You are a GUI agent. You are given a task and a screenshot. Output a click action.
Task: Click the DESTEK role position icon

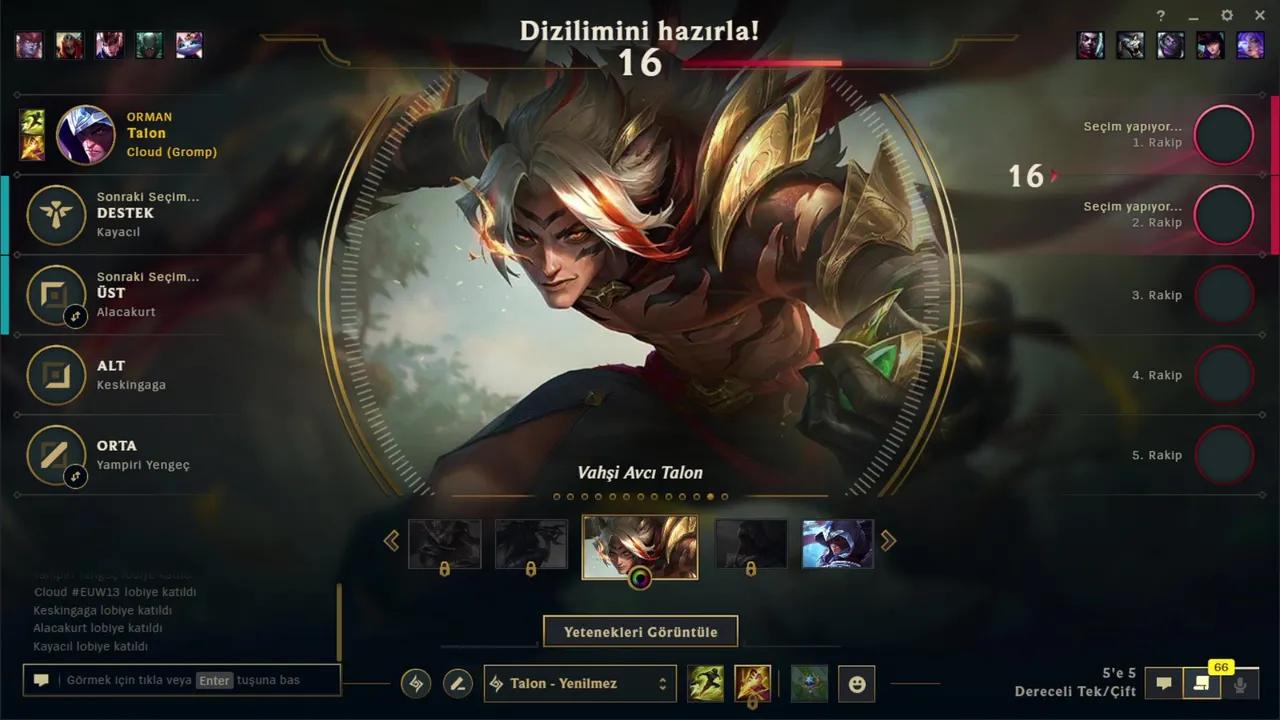(56, 214)
